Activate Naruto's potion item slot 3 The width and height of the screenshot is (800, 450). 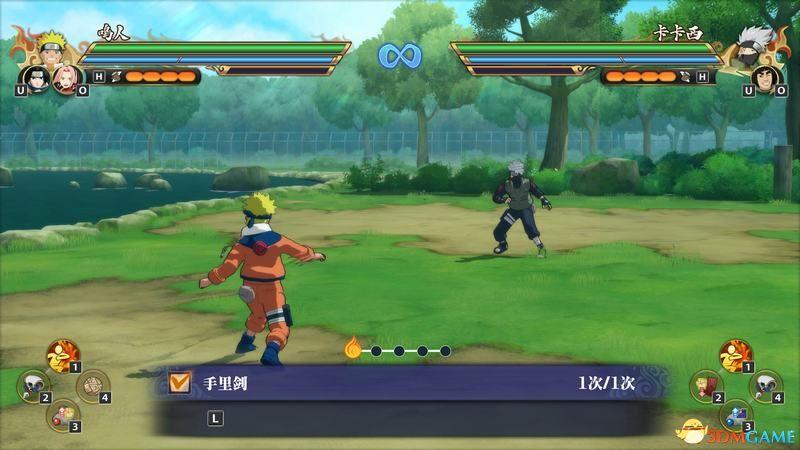pyautogui.click(x=64, y=413)
